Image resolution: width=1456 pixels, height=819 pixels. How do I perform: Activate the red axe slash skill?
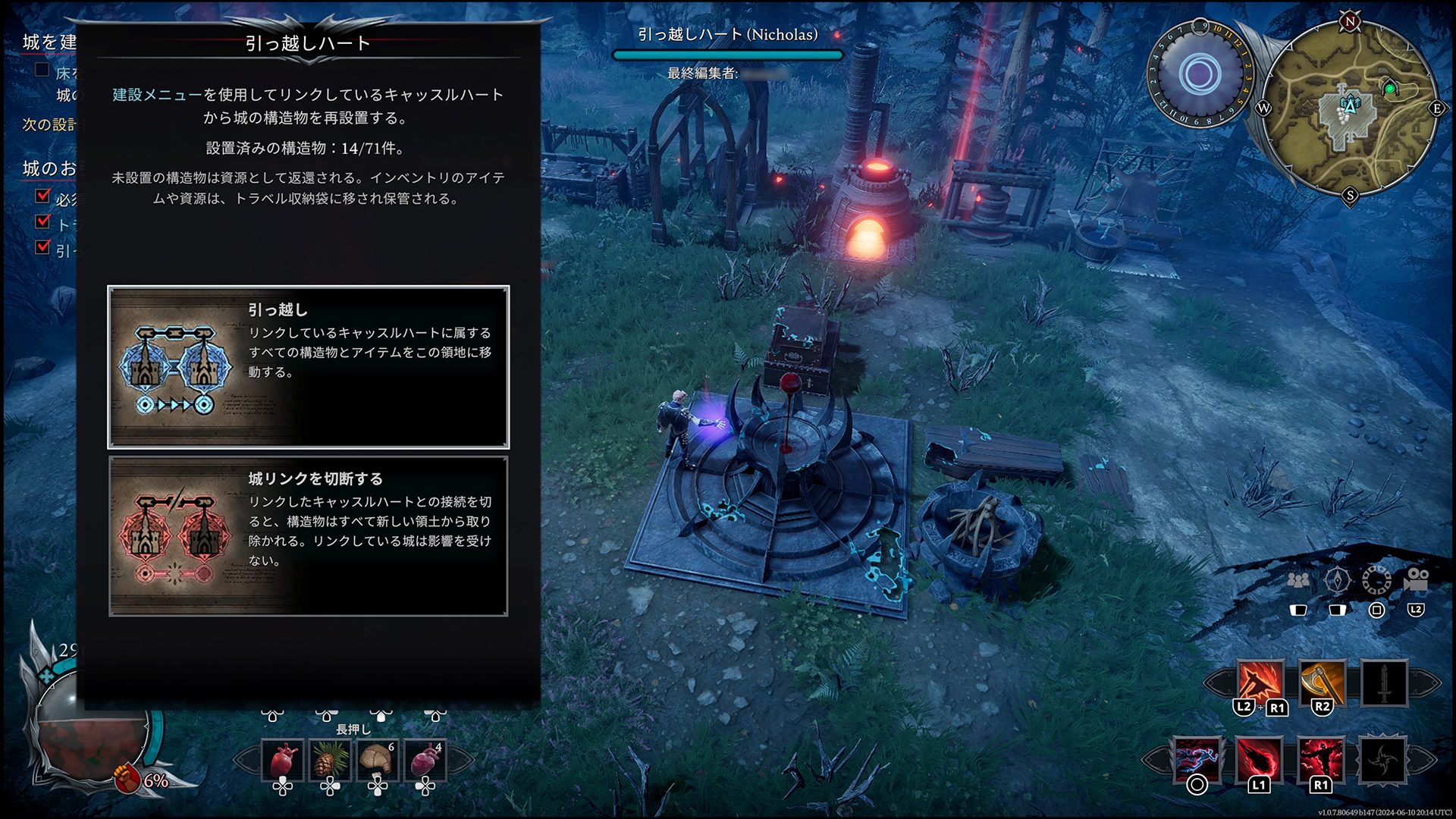point(1260,682)
